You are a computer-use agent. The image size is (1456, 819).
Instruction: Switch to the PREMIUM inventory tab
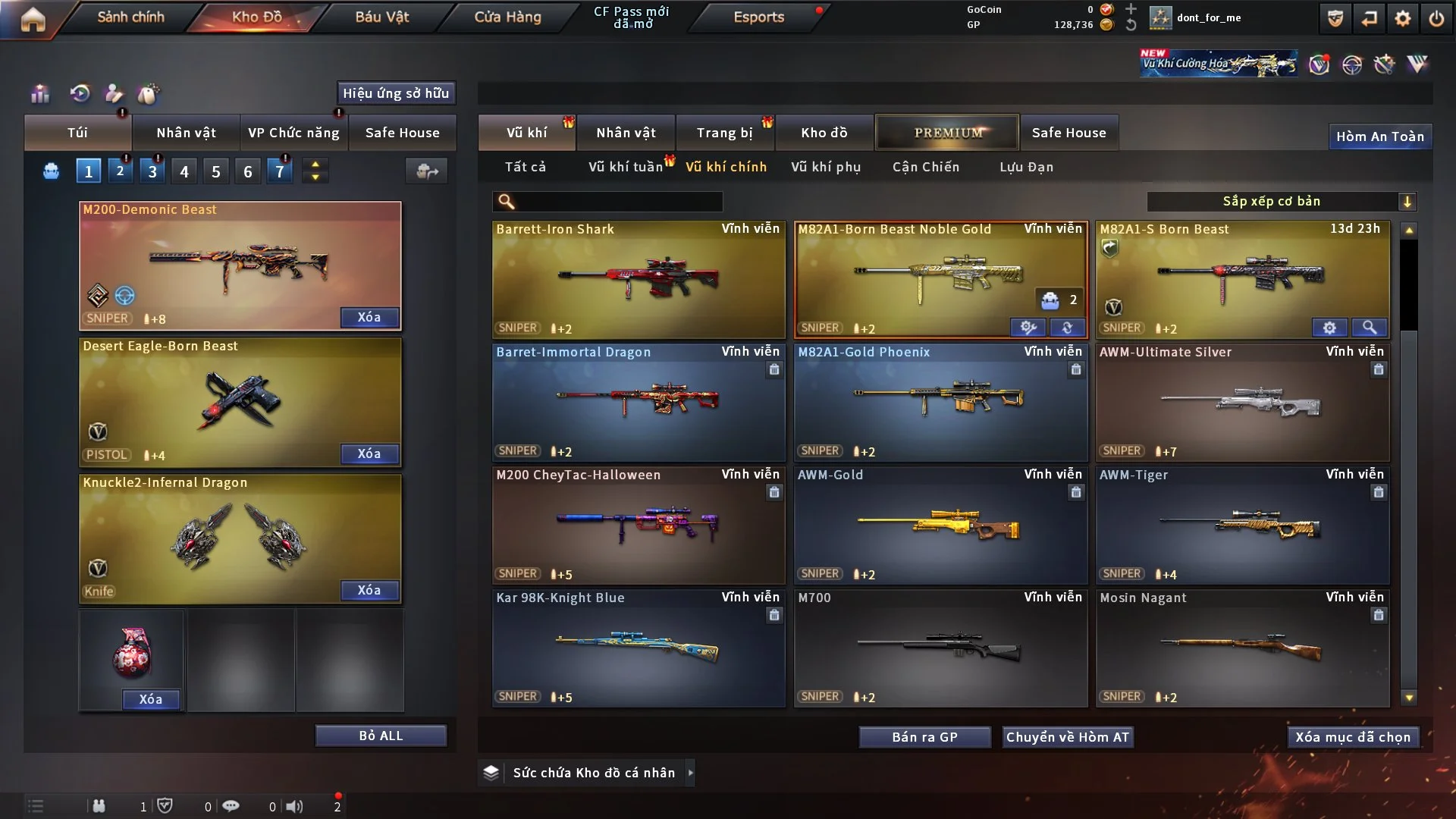click(947, 133)
